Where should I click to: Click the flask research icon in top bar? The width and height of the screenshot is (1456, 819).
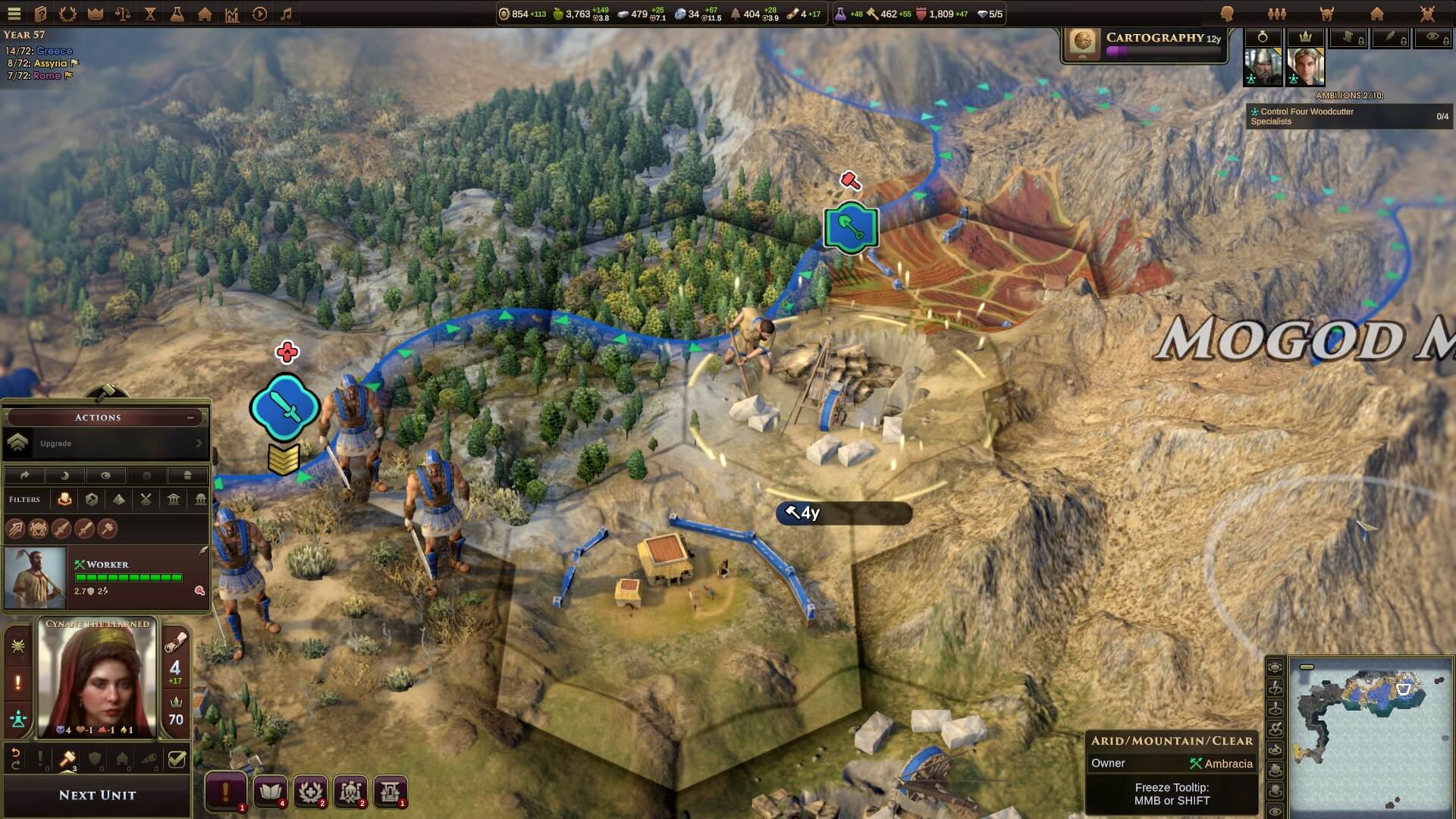click(x=177, y=14)
